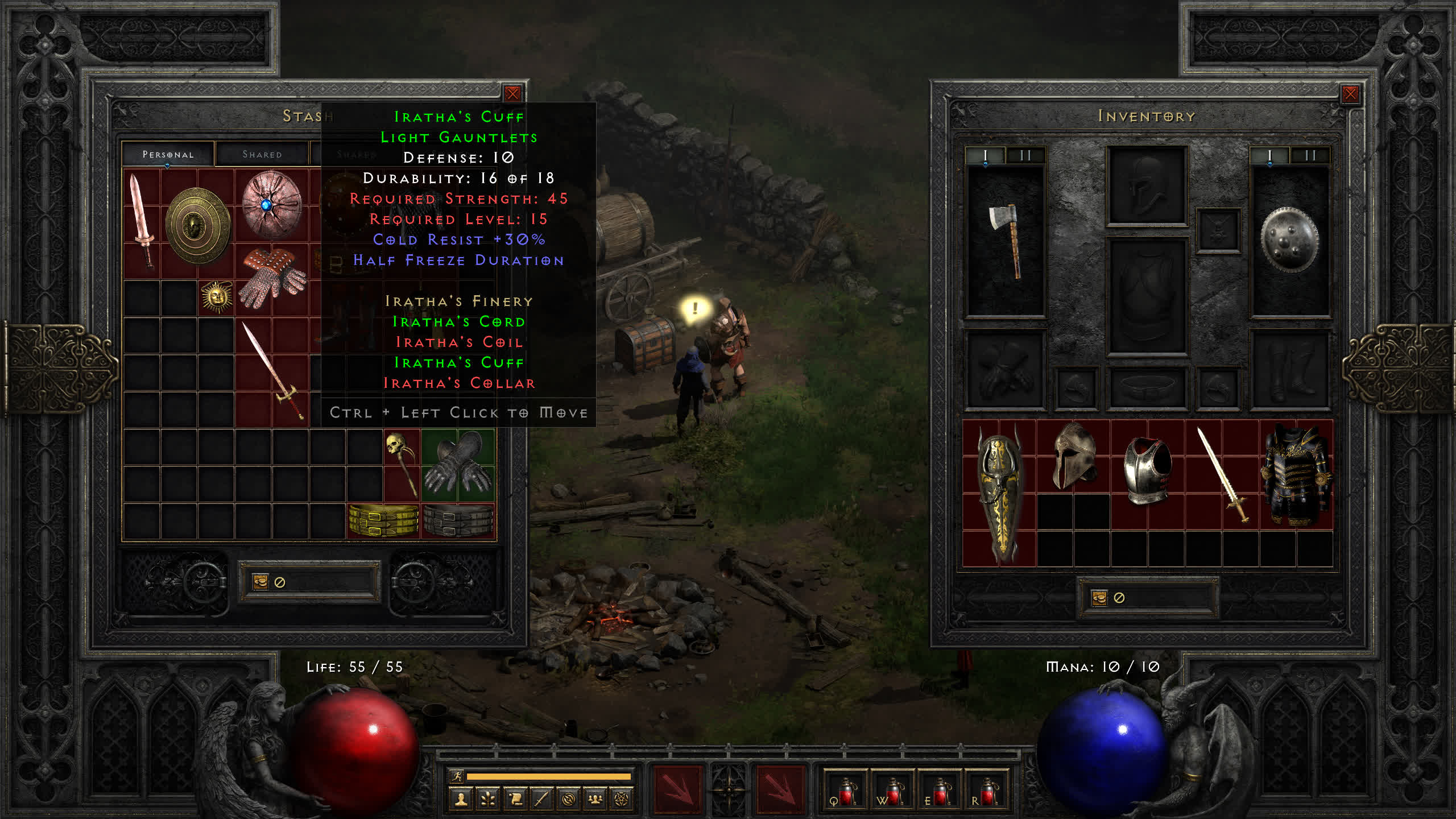
Task: Select the sun-face charm in stash
Action: coord(216,297)
